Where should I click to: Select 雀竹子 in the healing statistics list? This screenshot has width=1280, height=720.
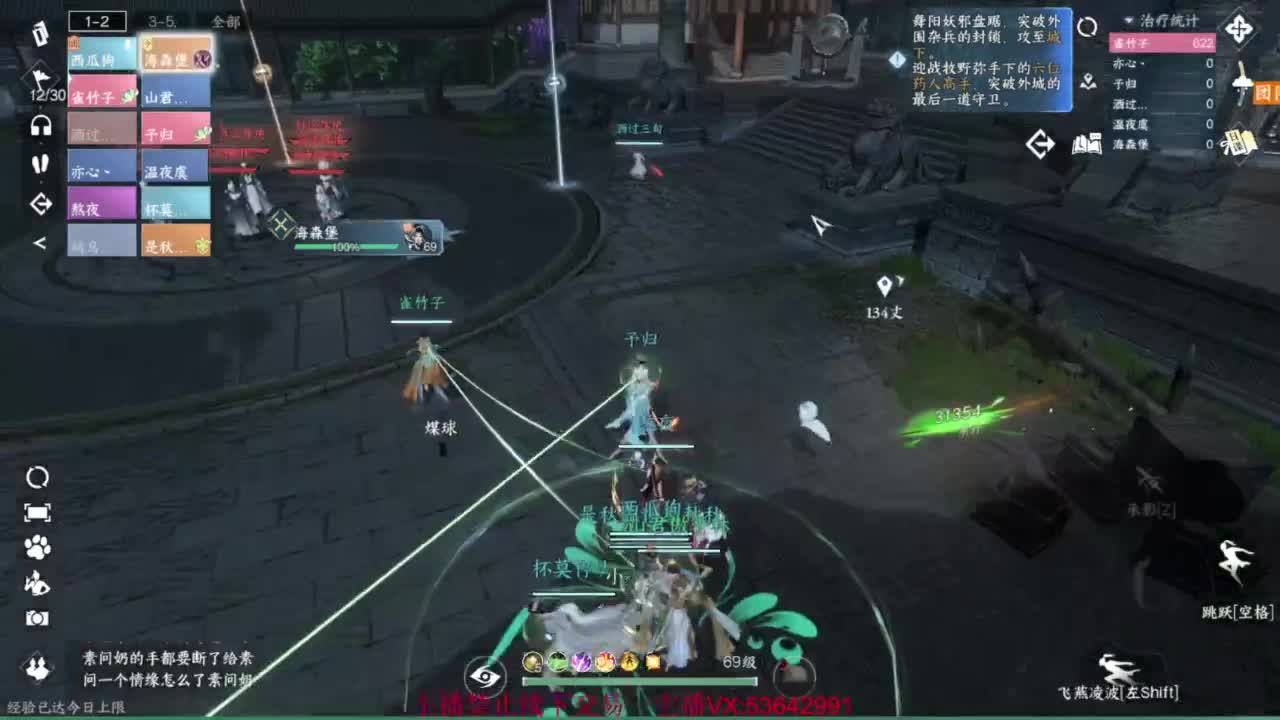1162,42
